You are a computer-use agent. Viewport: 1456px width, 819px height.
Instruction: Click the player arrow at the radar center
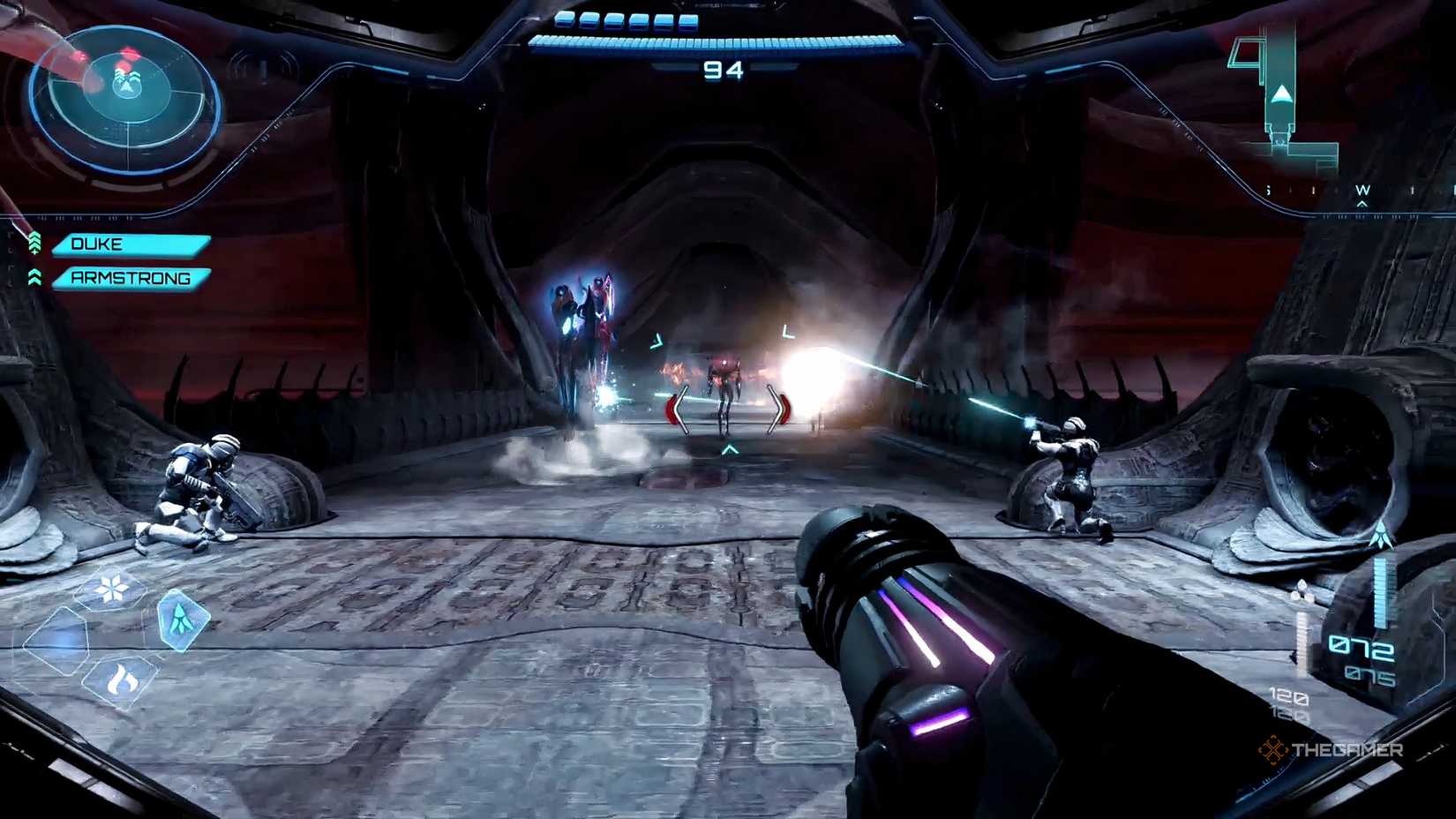[x=127, y=87]
